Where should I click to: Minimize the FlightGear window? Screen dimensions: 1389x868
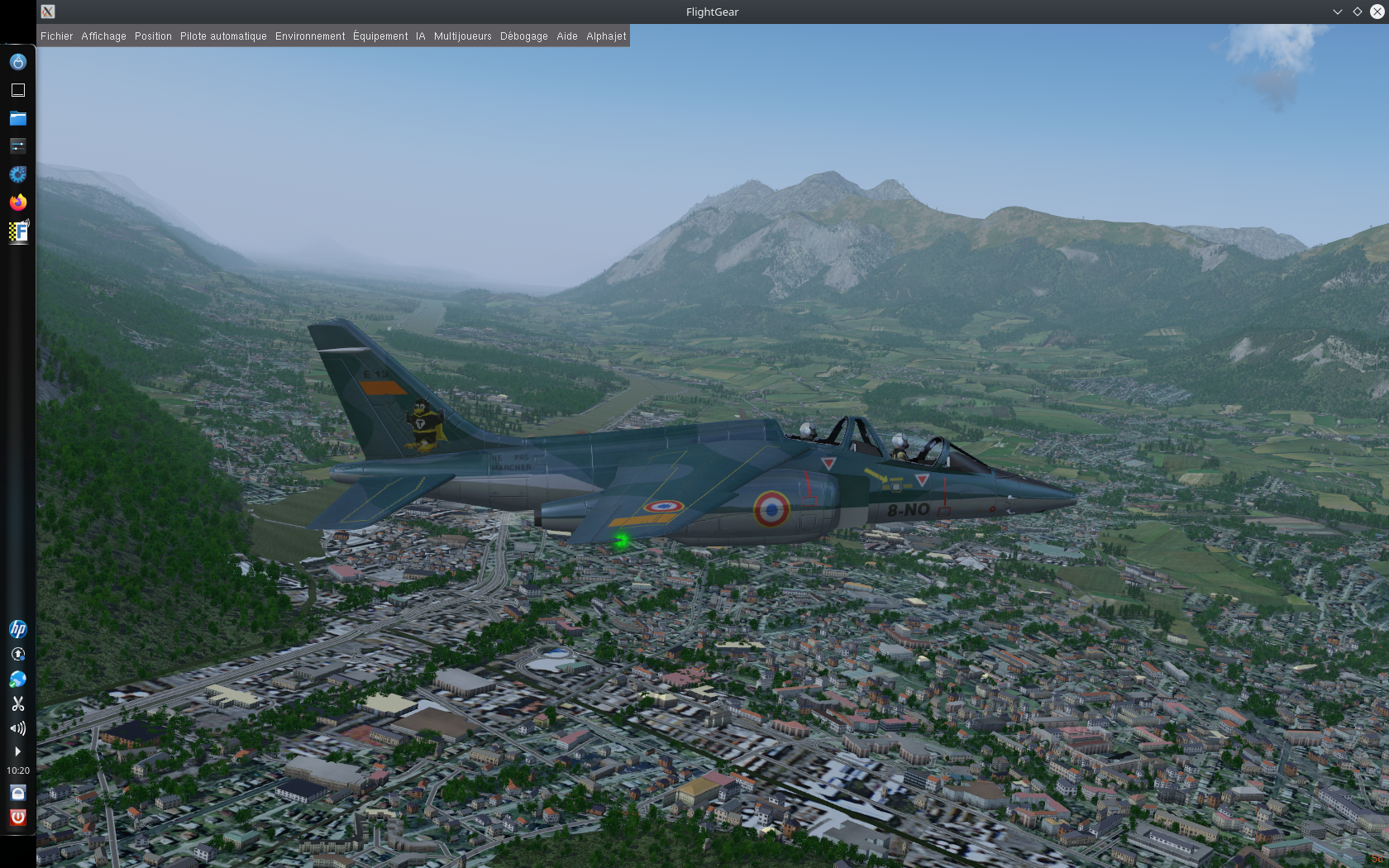tap(1337, 12)
